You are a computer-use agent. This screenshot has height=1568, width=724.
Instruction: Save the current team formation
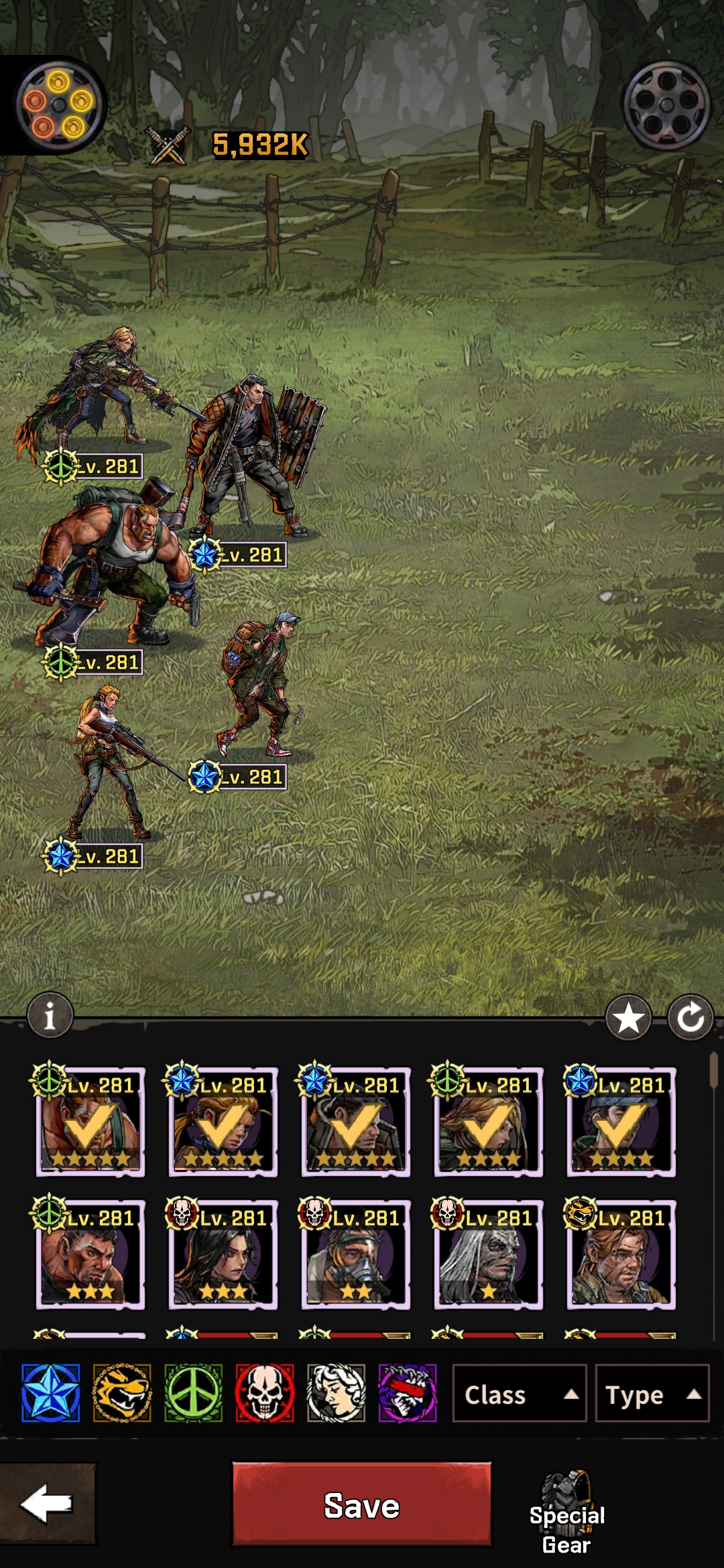[361, 1504]
